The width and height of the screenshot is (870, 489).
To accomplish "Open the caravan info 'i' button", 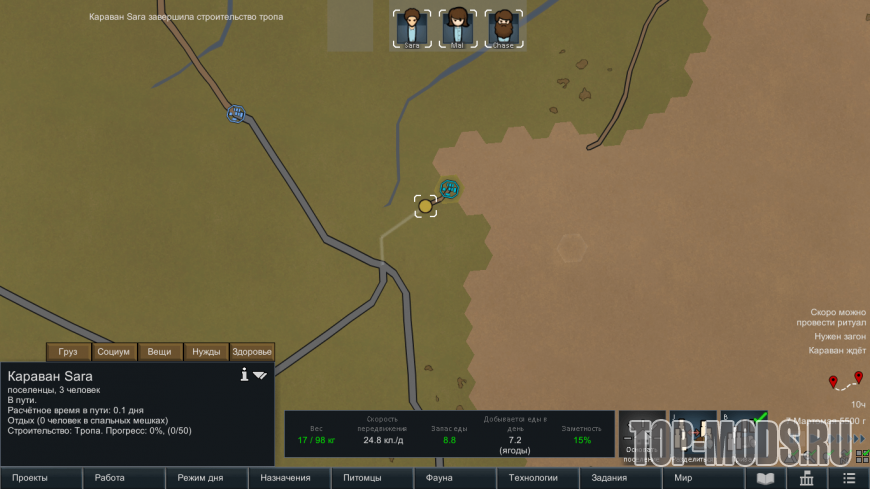I will pyautogui.click(x=244, y=375).
